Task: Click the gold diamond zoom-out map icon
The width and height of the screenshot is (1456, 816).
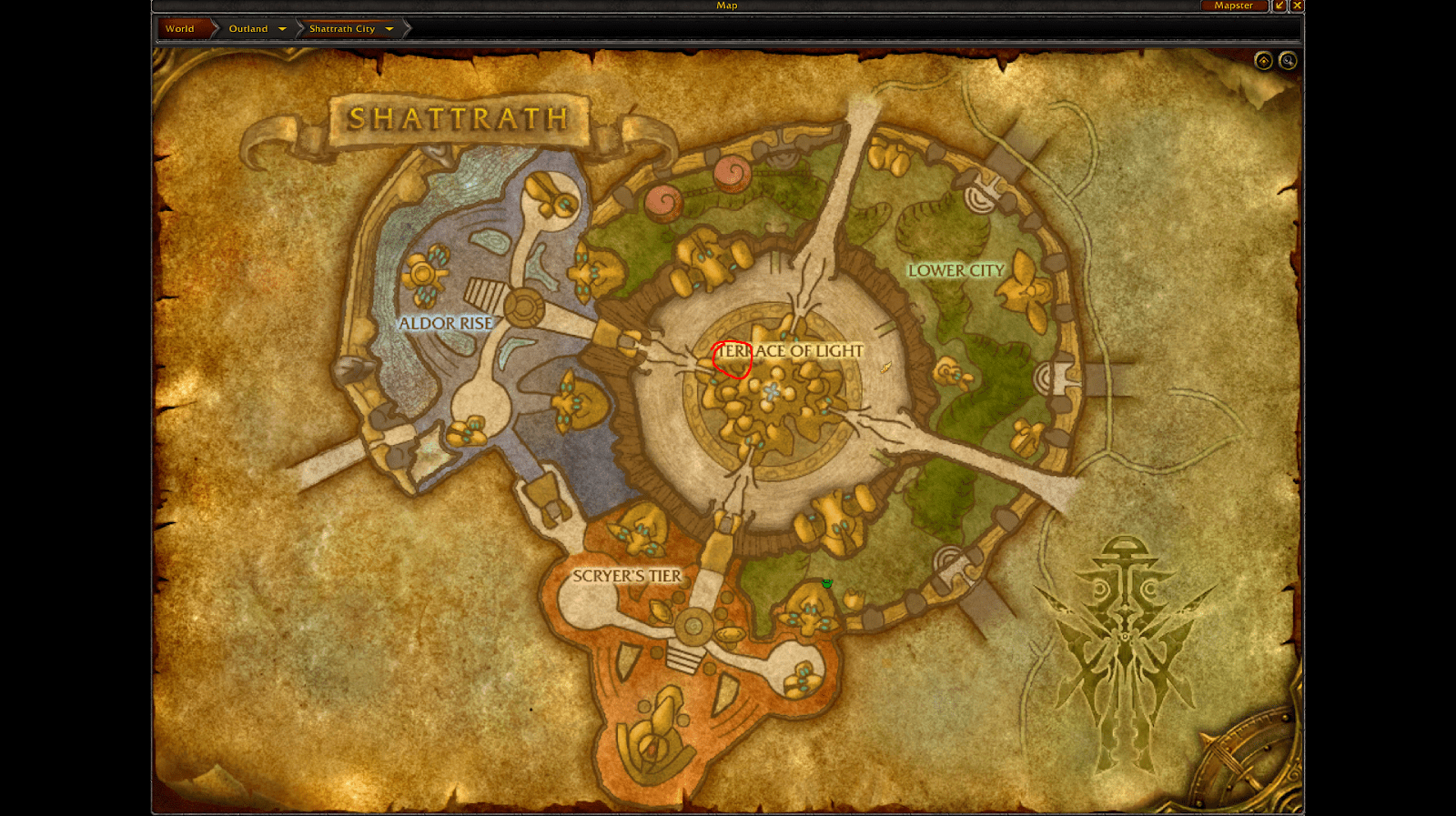Action: [1263, 61]
